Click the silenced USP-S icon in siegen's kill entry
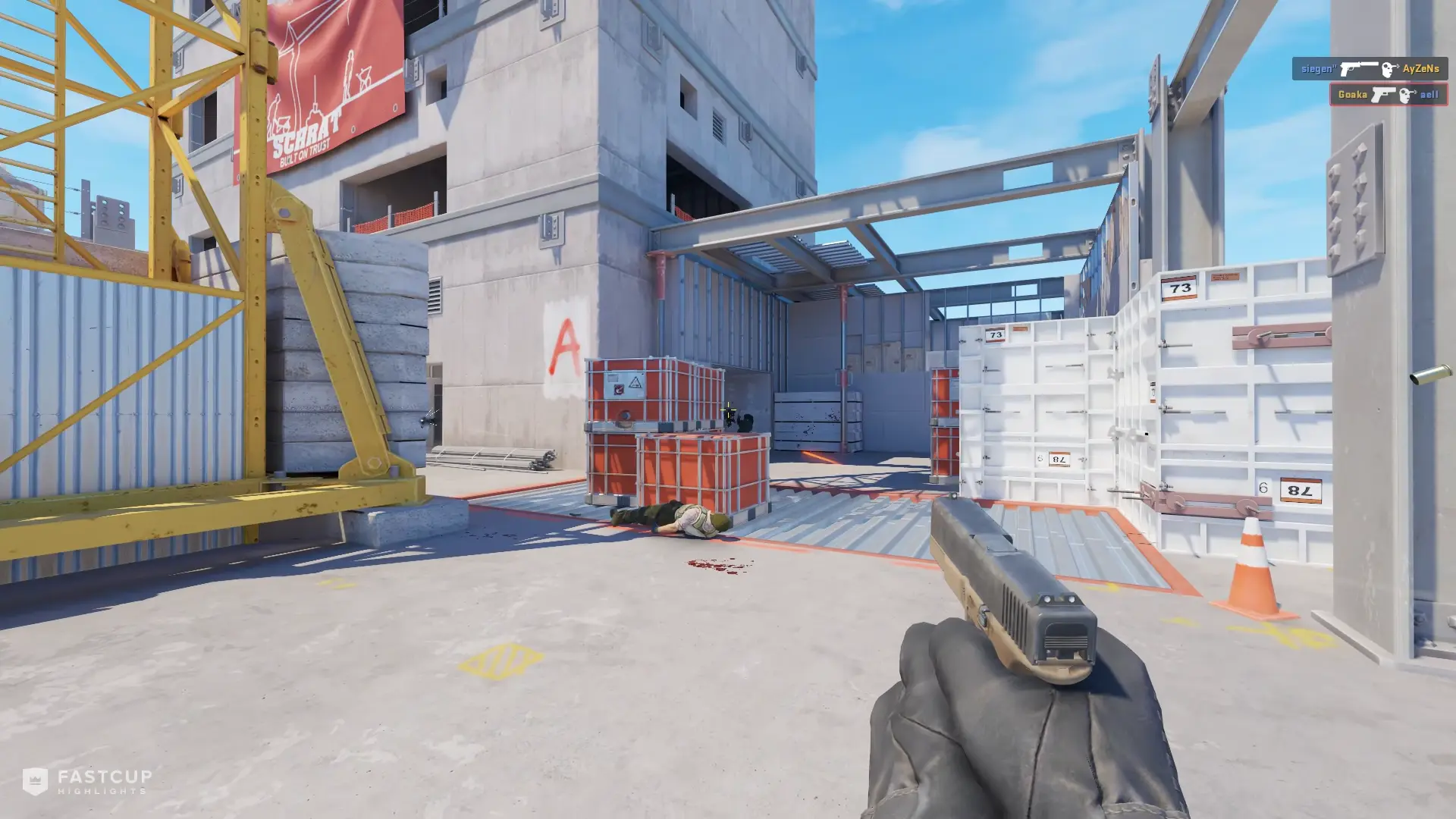The image size is (1456, 819). [x=1360, y=68]
